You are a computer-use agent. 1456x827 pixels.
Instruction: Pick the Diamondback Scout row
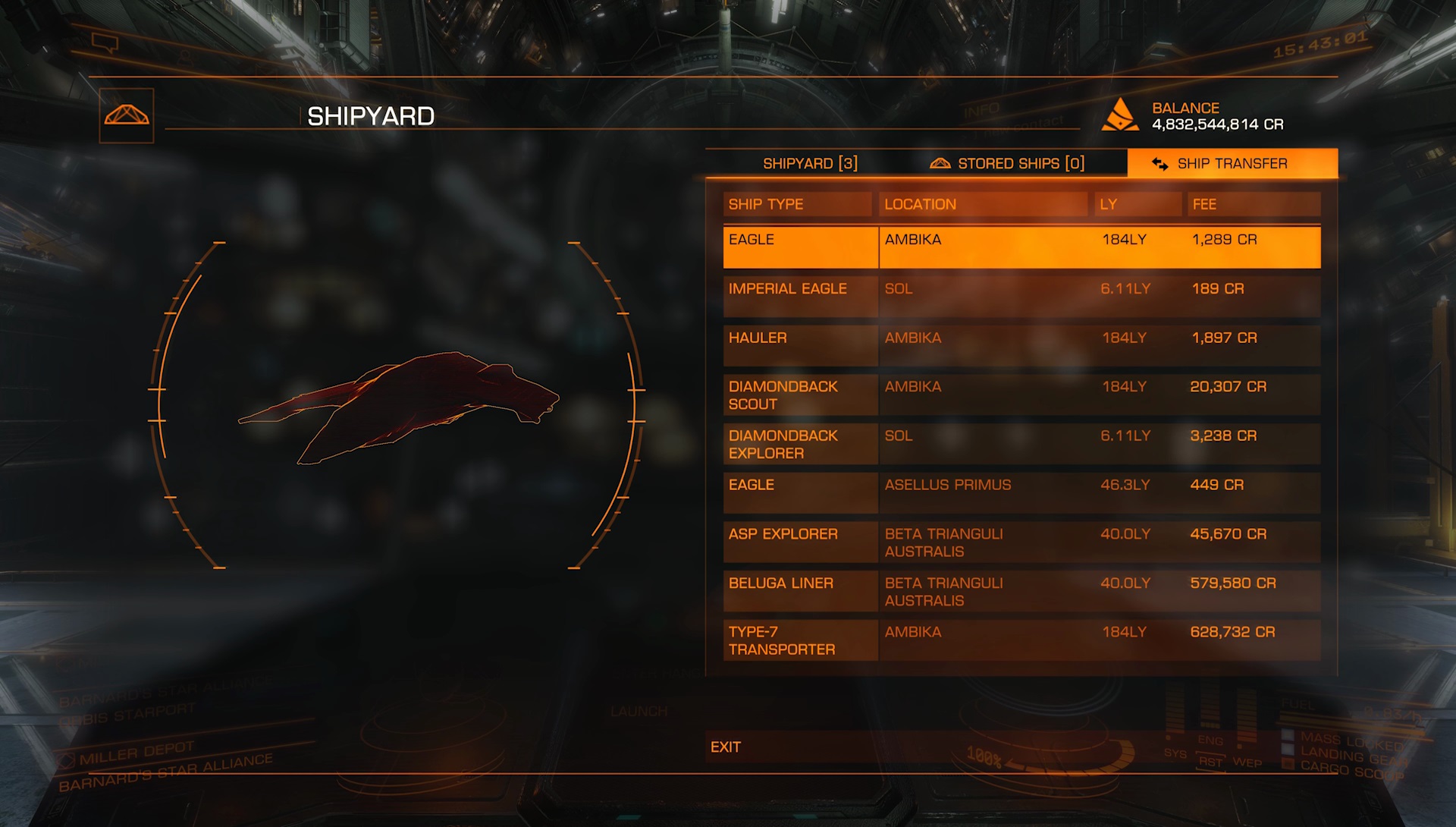point(1021,395)
